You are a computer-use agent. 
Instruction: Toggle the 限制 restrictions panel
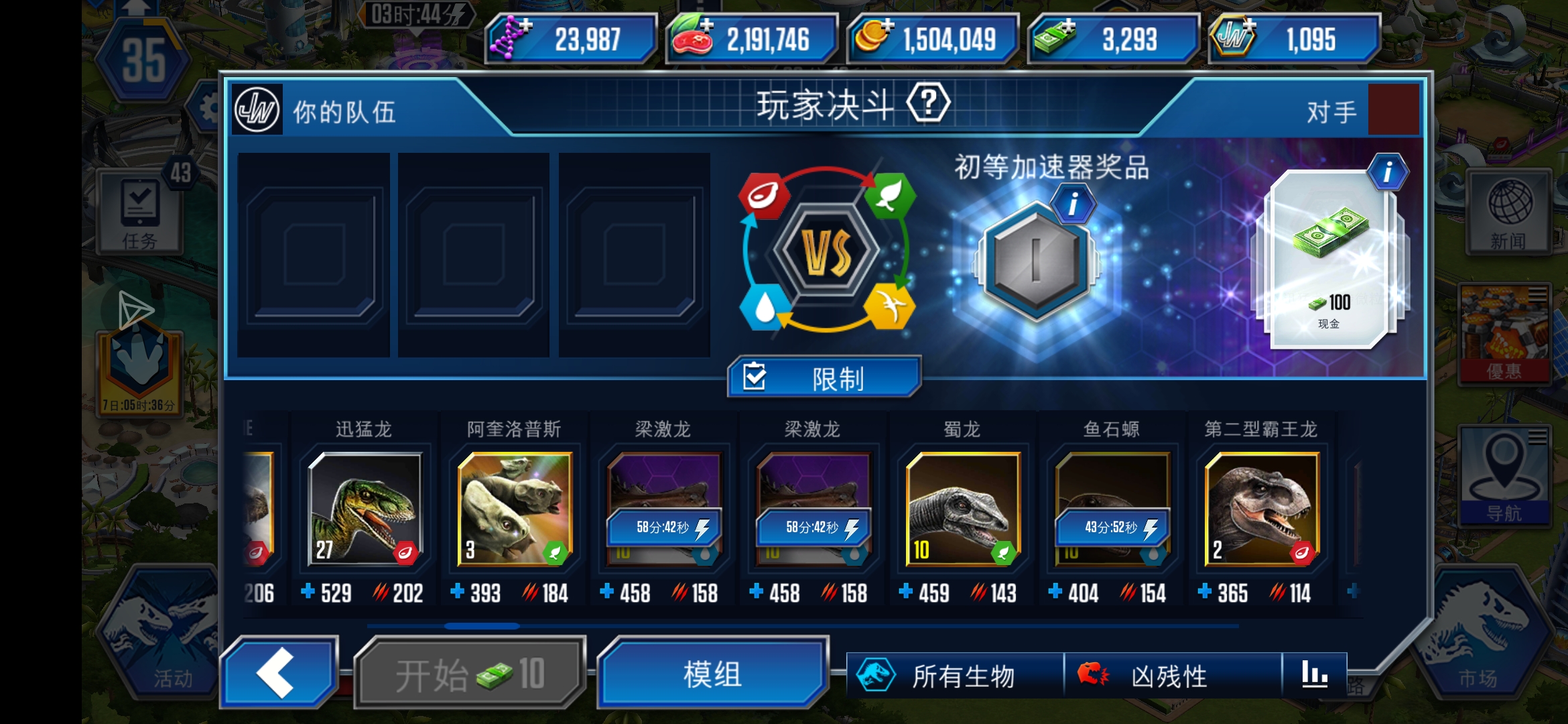(x=824, y=377)
